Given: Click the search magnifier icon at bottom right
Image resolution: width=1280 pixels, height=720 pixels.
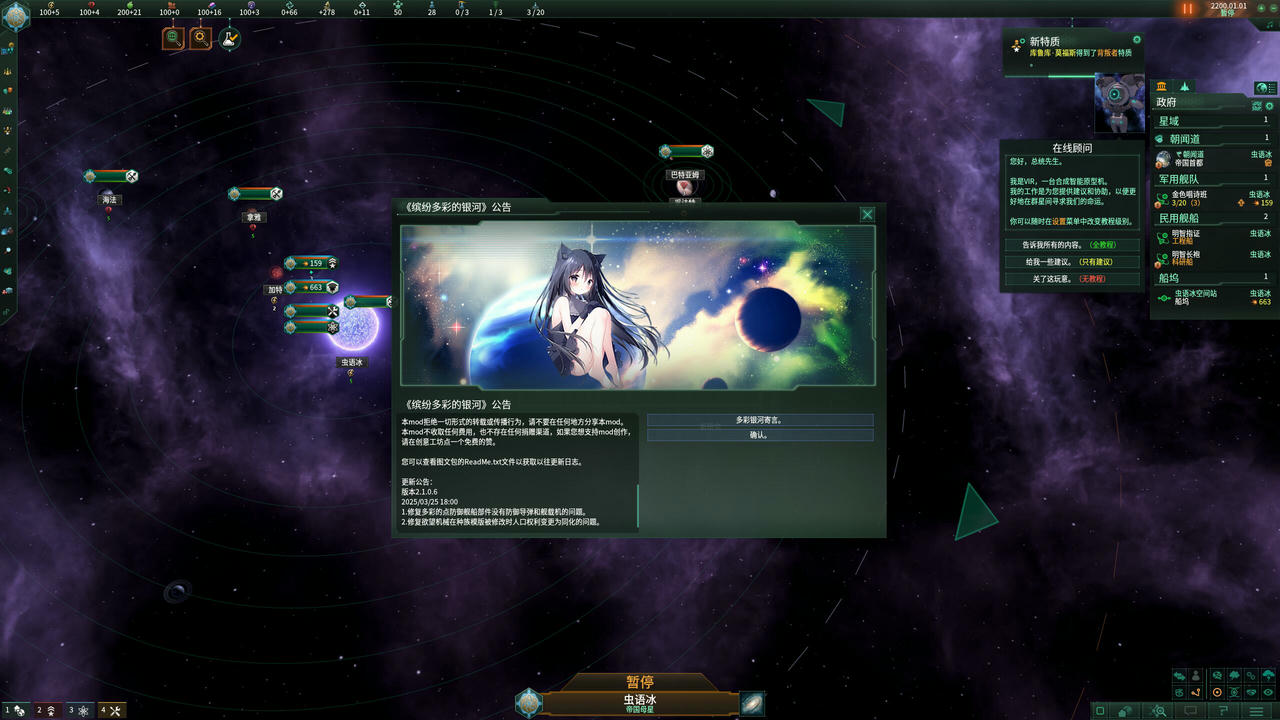Looking at the screenshot, I should (1163, 712).
